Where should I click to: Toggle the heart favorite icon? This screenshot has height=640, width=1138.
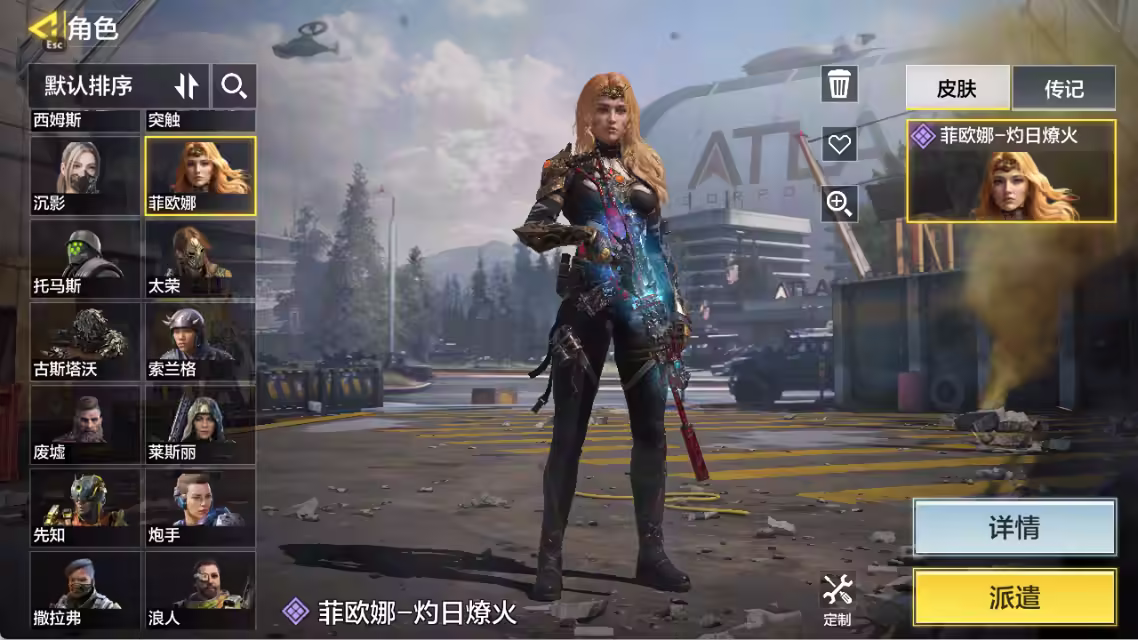point(839,144)
